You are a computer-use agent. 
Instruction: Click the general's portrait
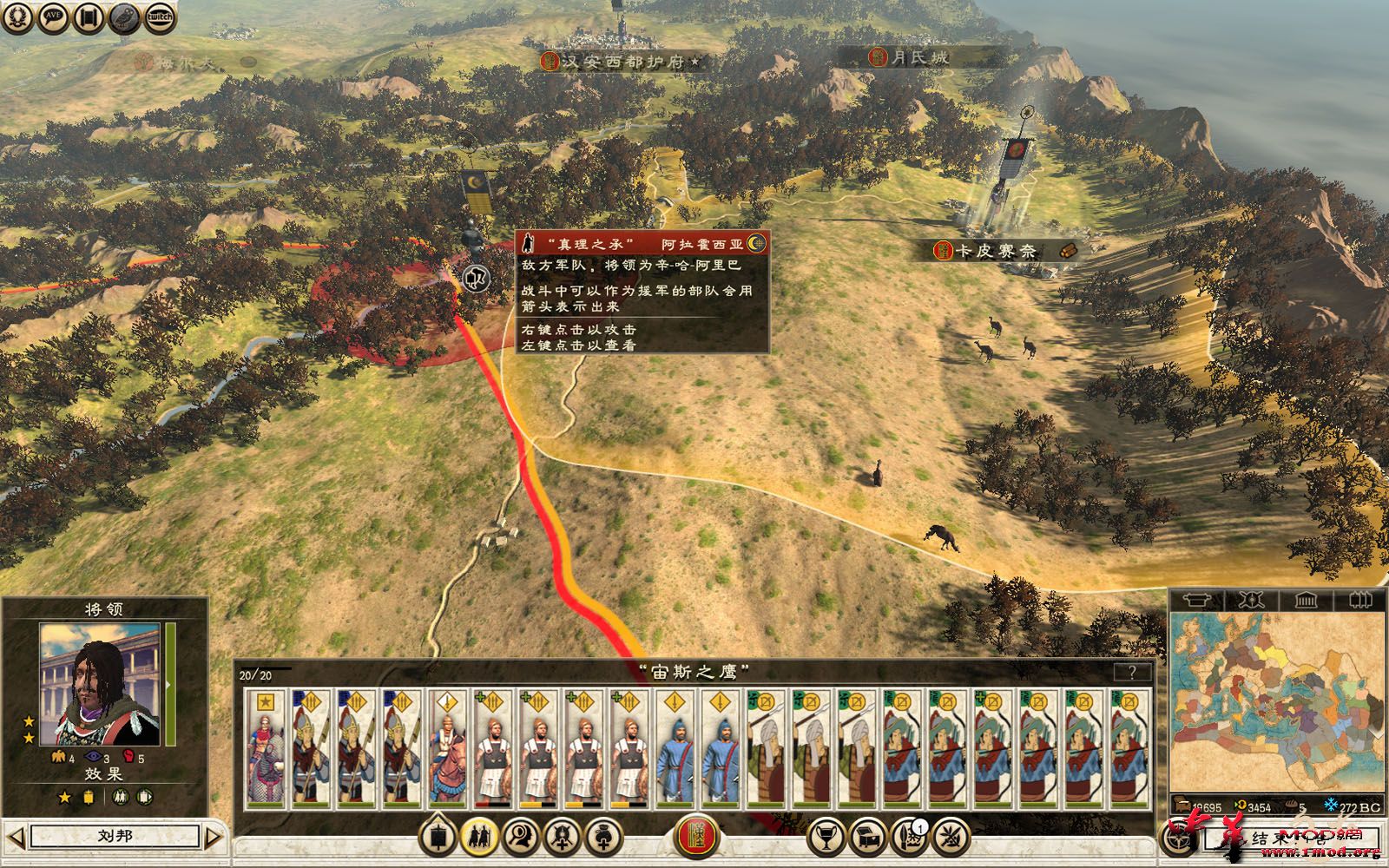[x=100, y=684]
